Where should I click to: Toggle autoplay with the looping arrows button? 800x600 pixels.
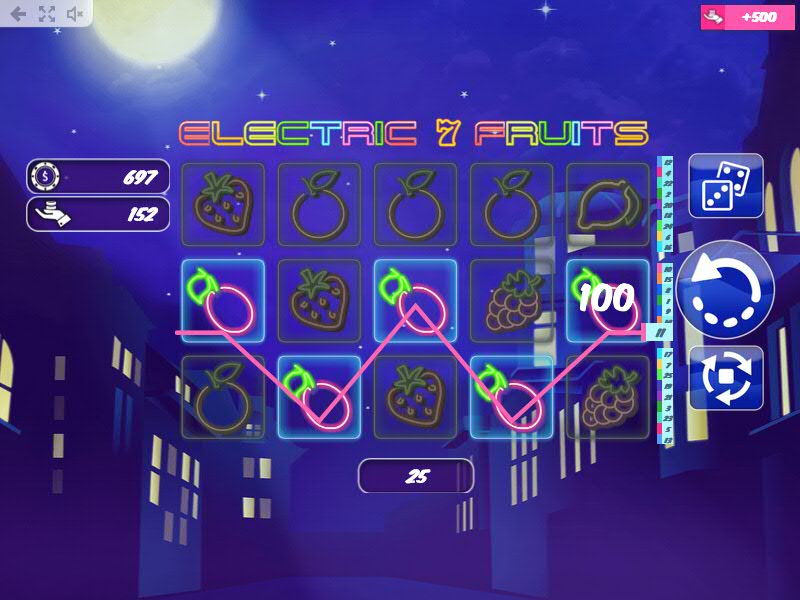pyautogui.click(x=726, y=378)
